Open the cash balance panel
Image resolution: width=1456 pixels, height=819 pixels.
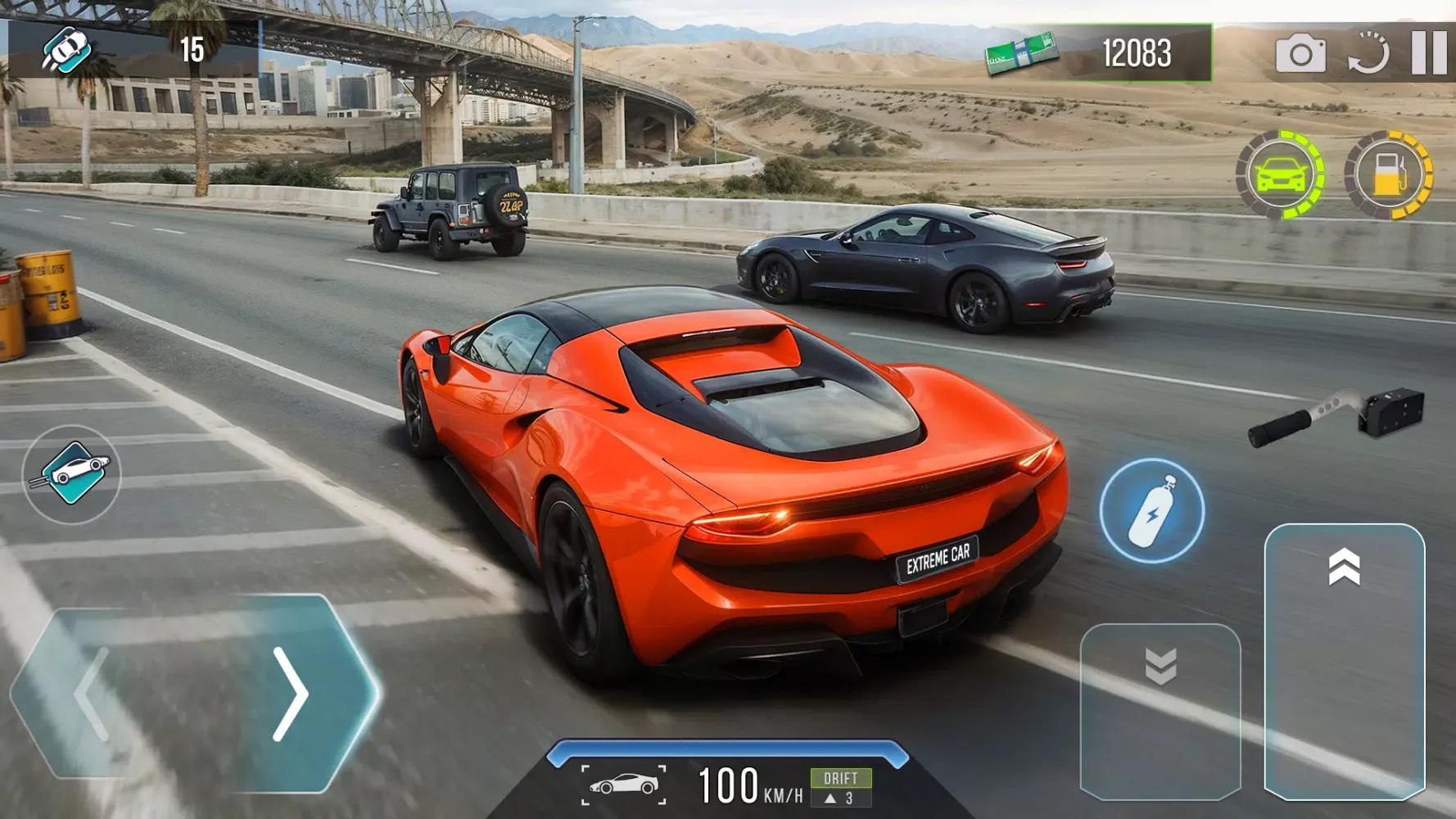pyautogui.click(x=1099, y=53)
